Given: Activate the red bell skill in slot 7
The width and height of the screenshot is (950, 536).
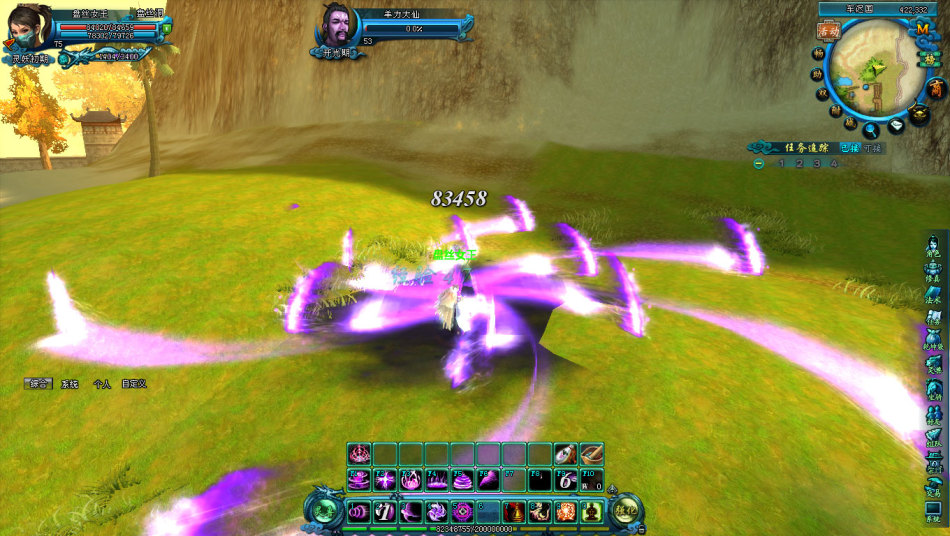Looking at the screenshot, I should click(515, 512).
